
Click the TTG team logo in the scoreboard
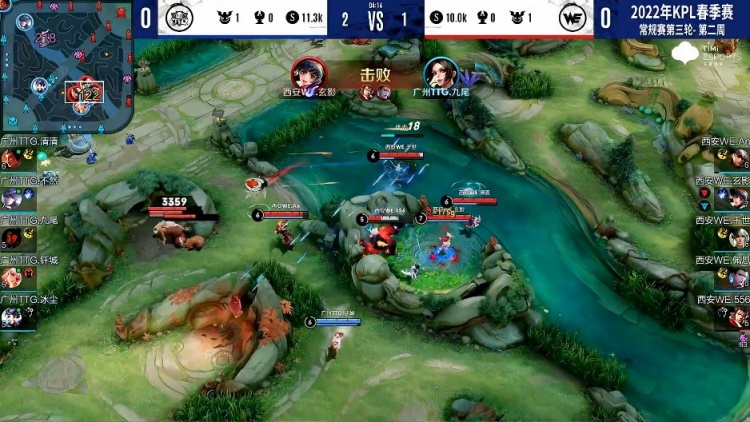point(181,18)
